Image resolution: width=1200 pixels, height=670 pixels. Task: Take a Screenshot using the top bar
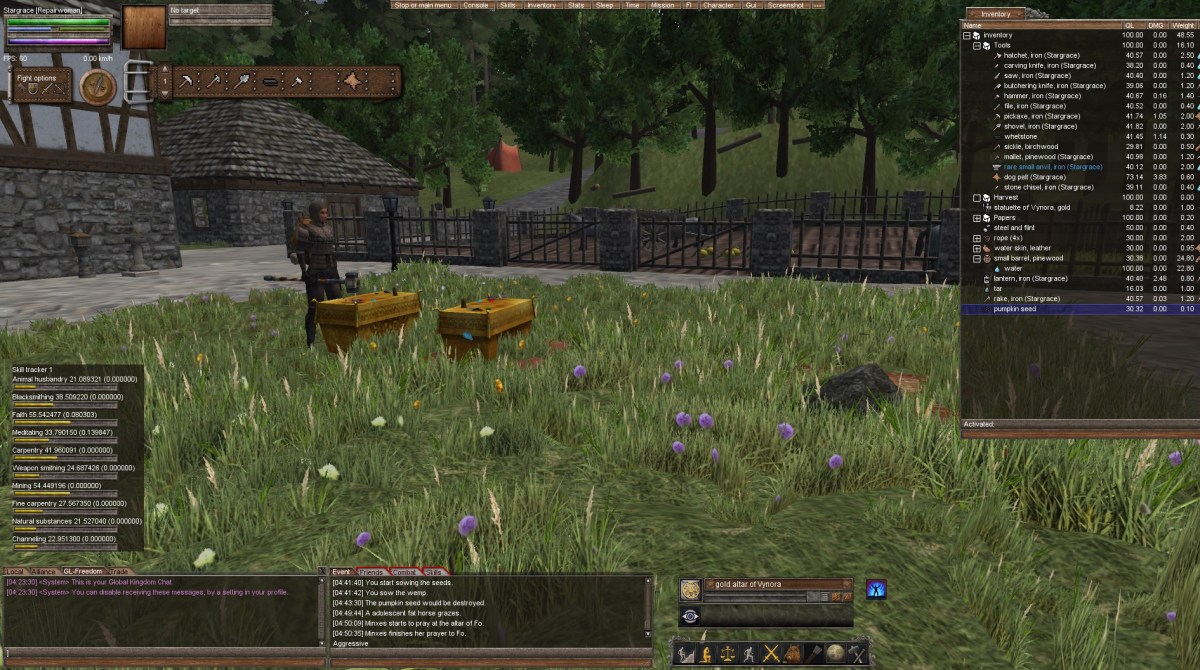coord(786,5)
